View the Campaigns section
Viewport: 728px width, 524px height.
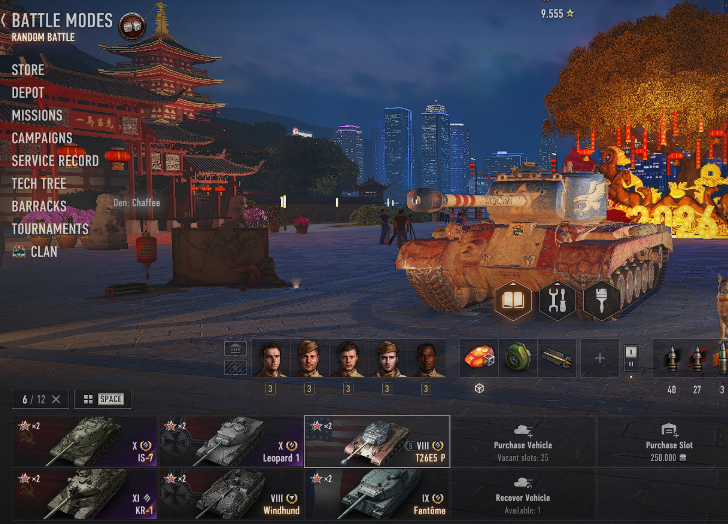tap(42, 138)
